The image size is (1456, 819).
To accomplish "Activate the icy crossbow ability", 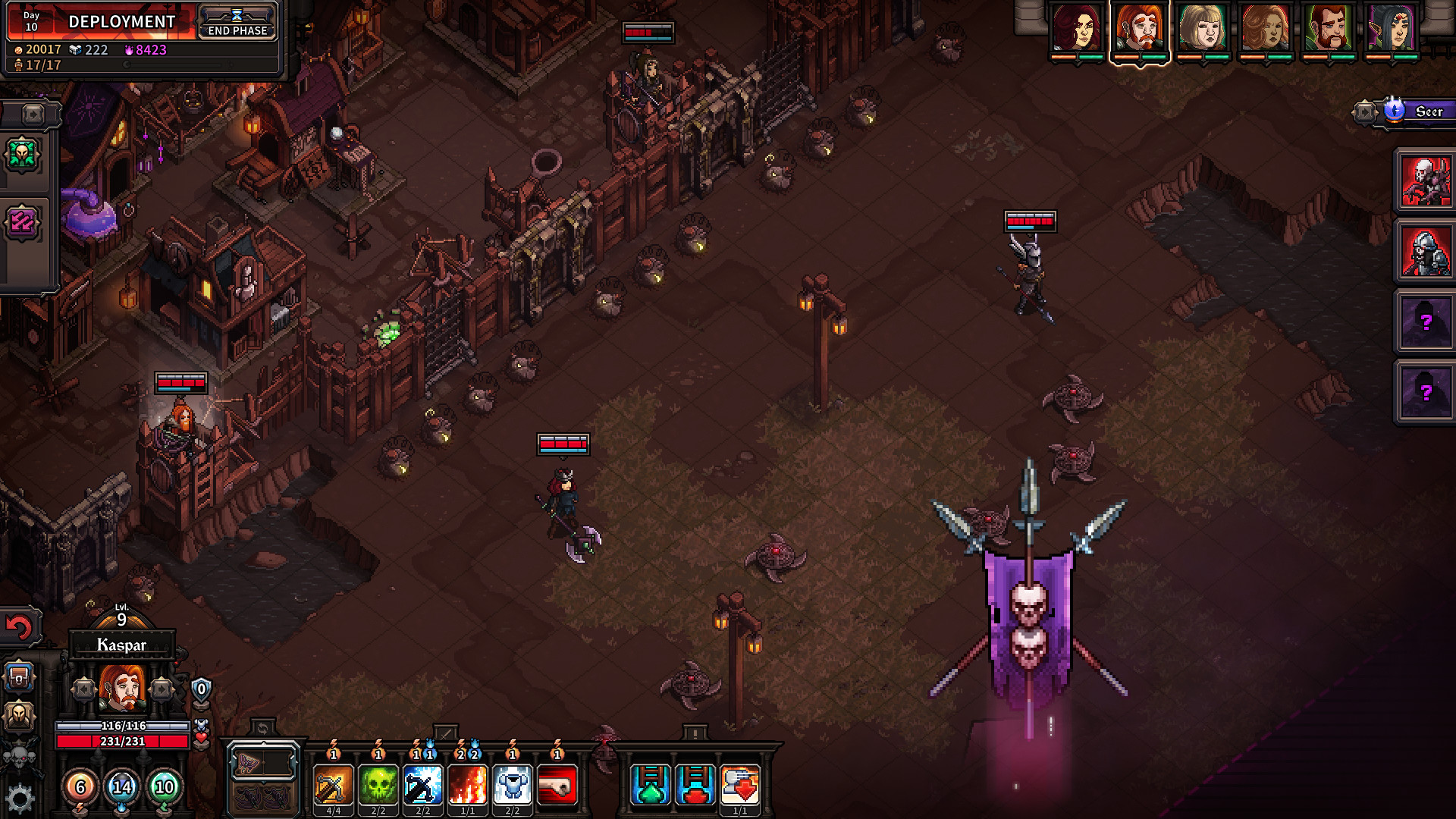I will pos(422,786).
